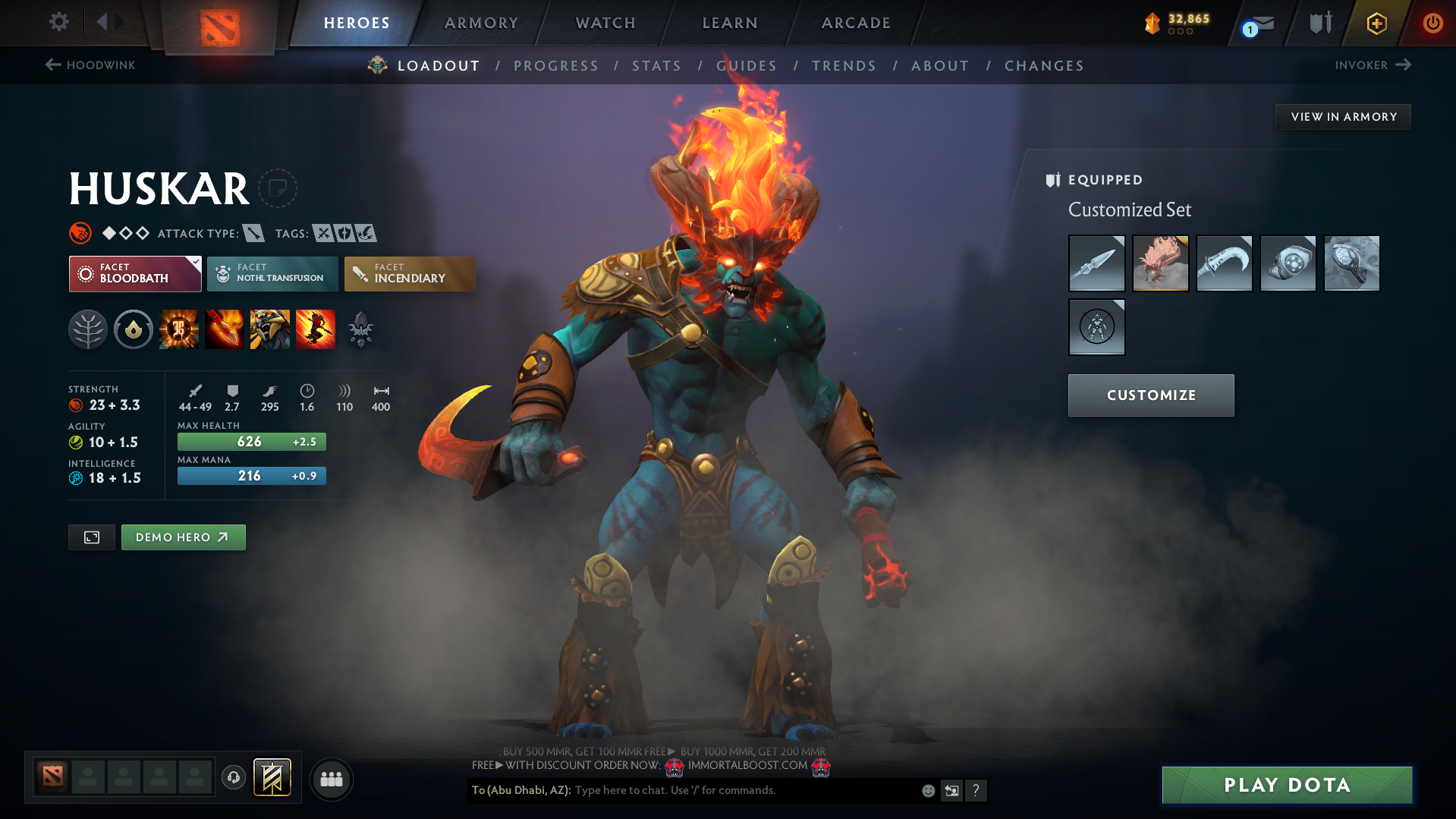Open the settings gear

[x=58, y=22]
